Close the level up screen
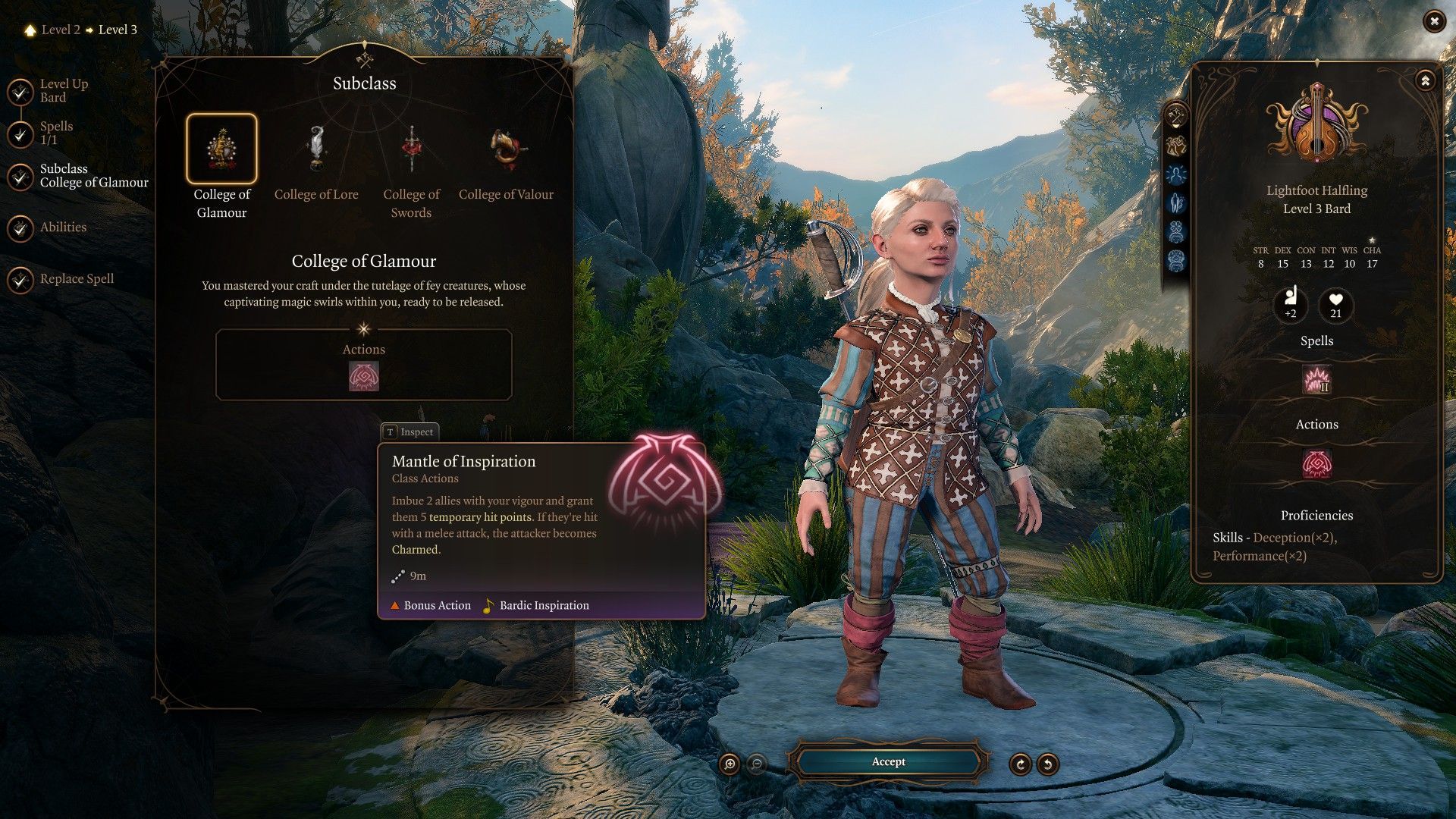Image resolution: width=1456 pixels, height=819 pixels. (1433, 22)
